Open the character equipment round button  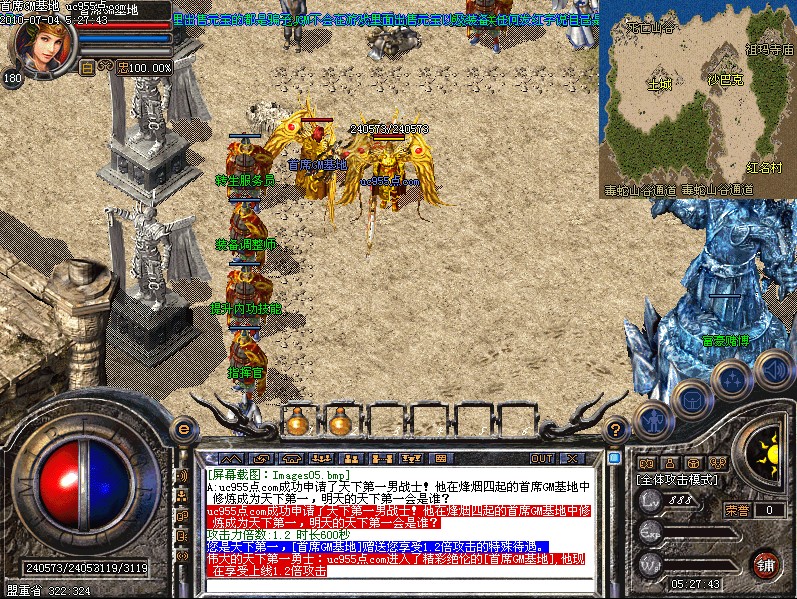pos(653,420)
